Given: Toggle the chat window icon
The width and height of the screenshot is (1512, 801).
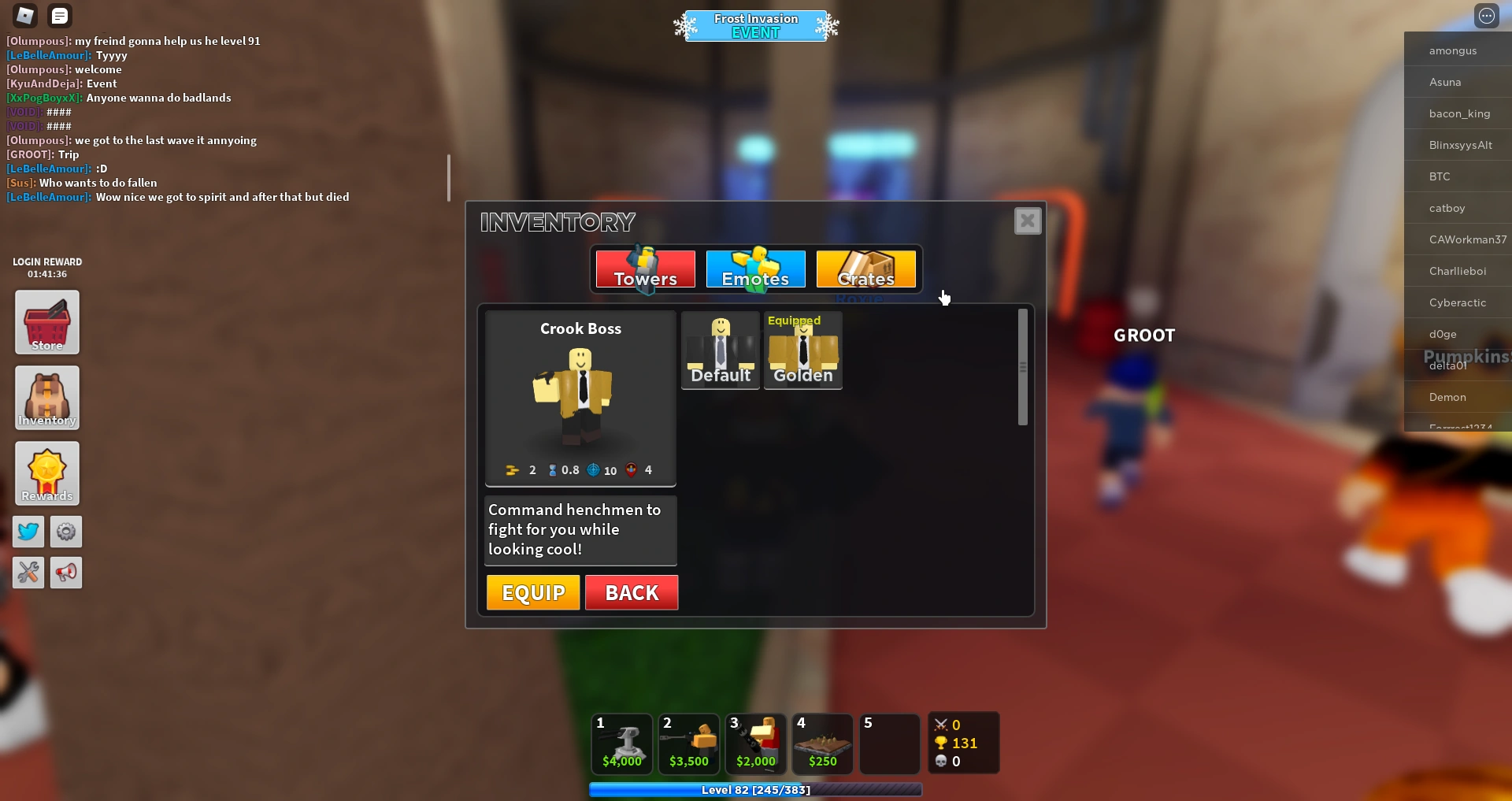Looking at the screenshot, I should 59,15.
